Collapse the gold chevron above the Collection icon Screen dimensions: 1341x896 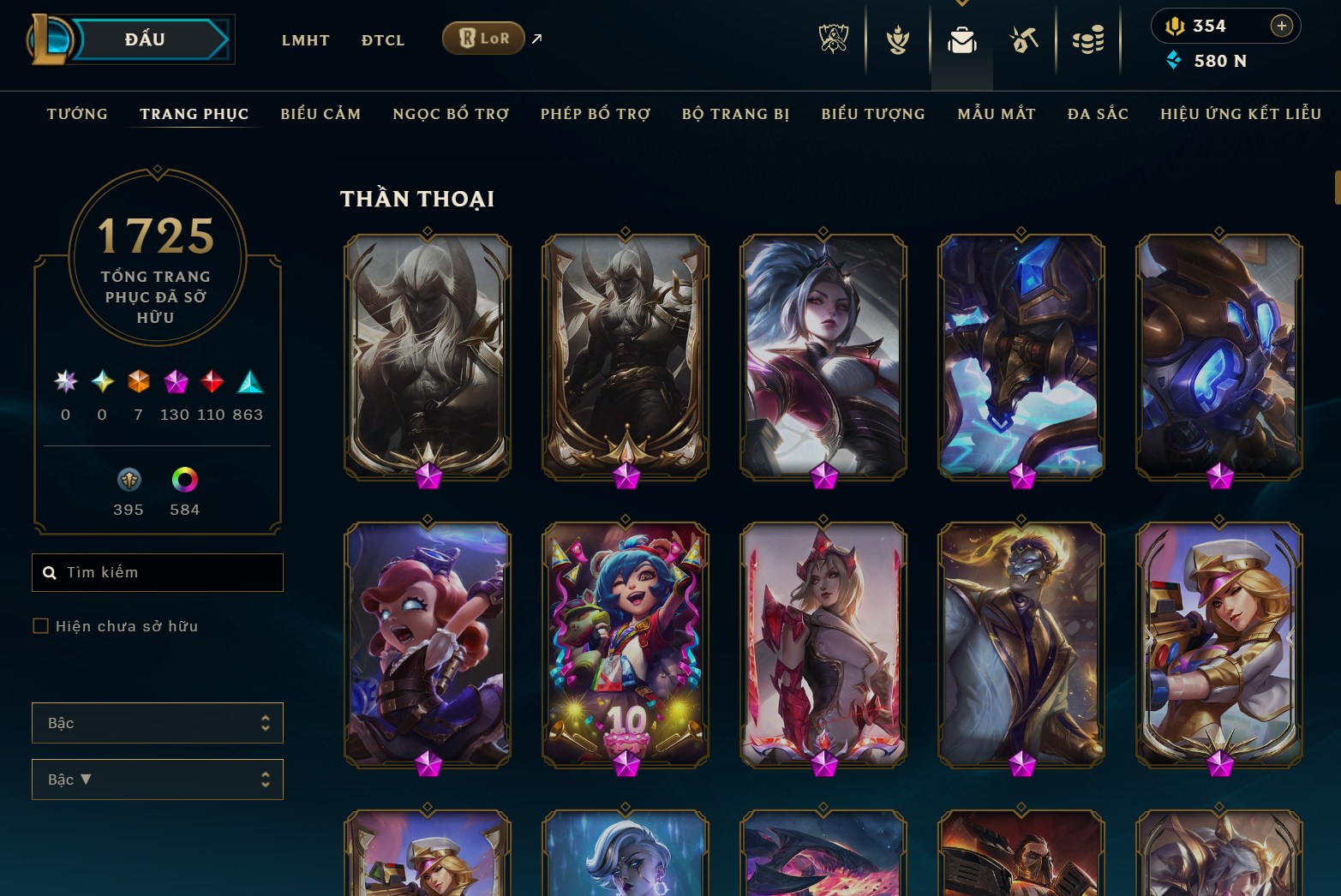tap(961, 4)
